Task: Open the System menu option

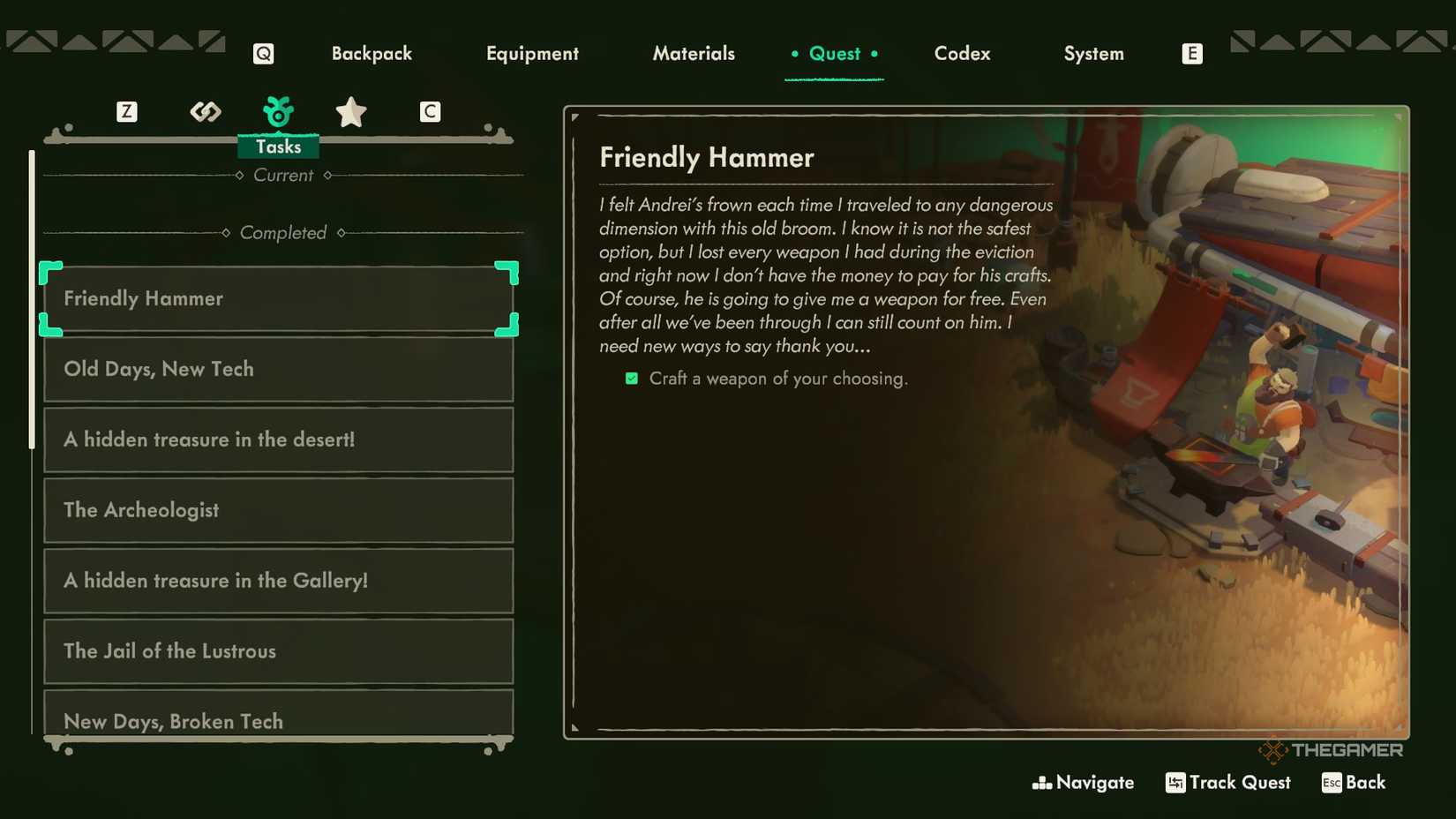Action: (x=1093, y=53)
